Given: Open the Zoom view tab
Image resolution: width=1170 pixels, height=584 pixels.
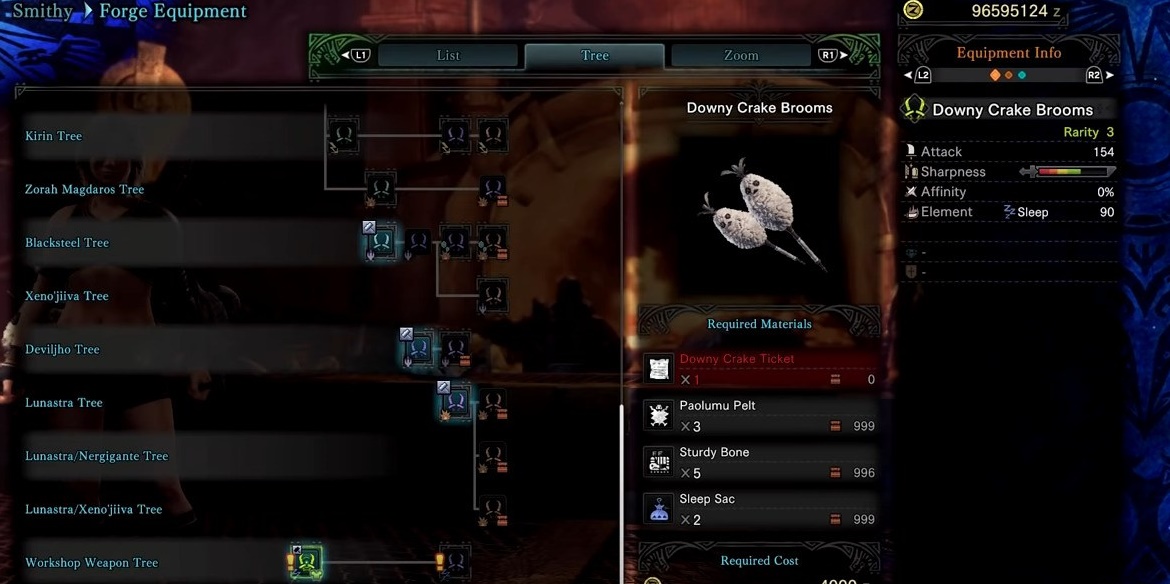Looking at the screenshot, I should [x=740, y=56].
